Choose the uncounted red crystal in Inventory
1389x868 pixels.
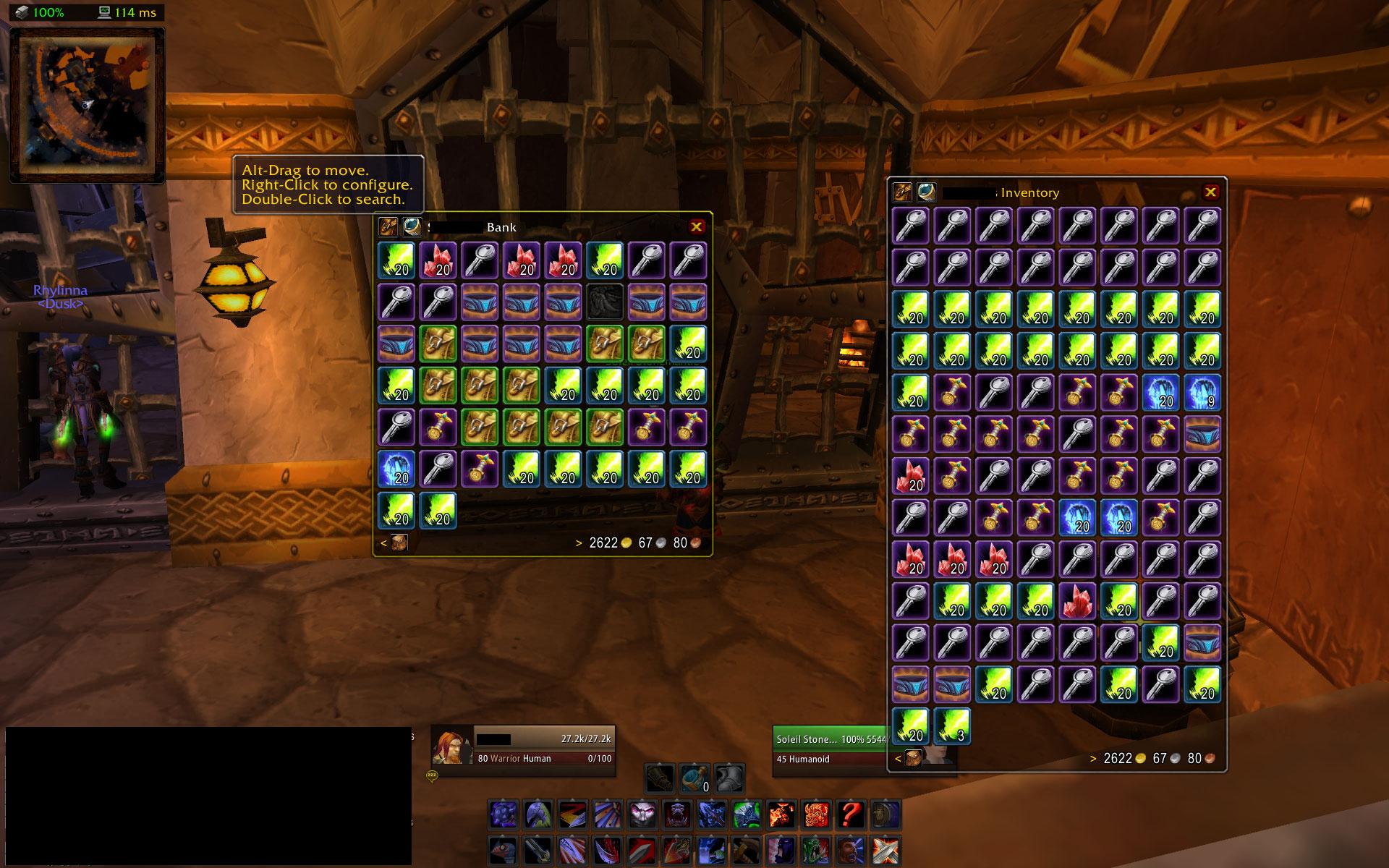pos(1078,601)
